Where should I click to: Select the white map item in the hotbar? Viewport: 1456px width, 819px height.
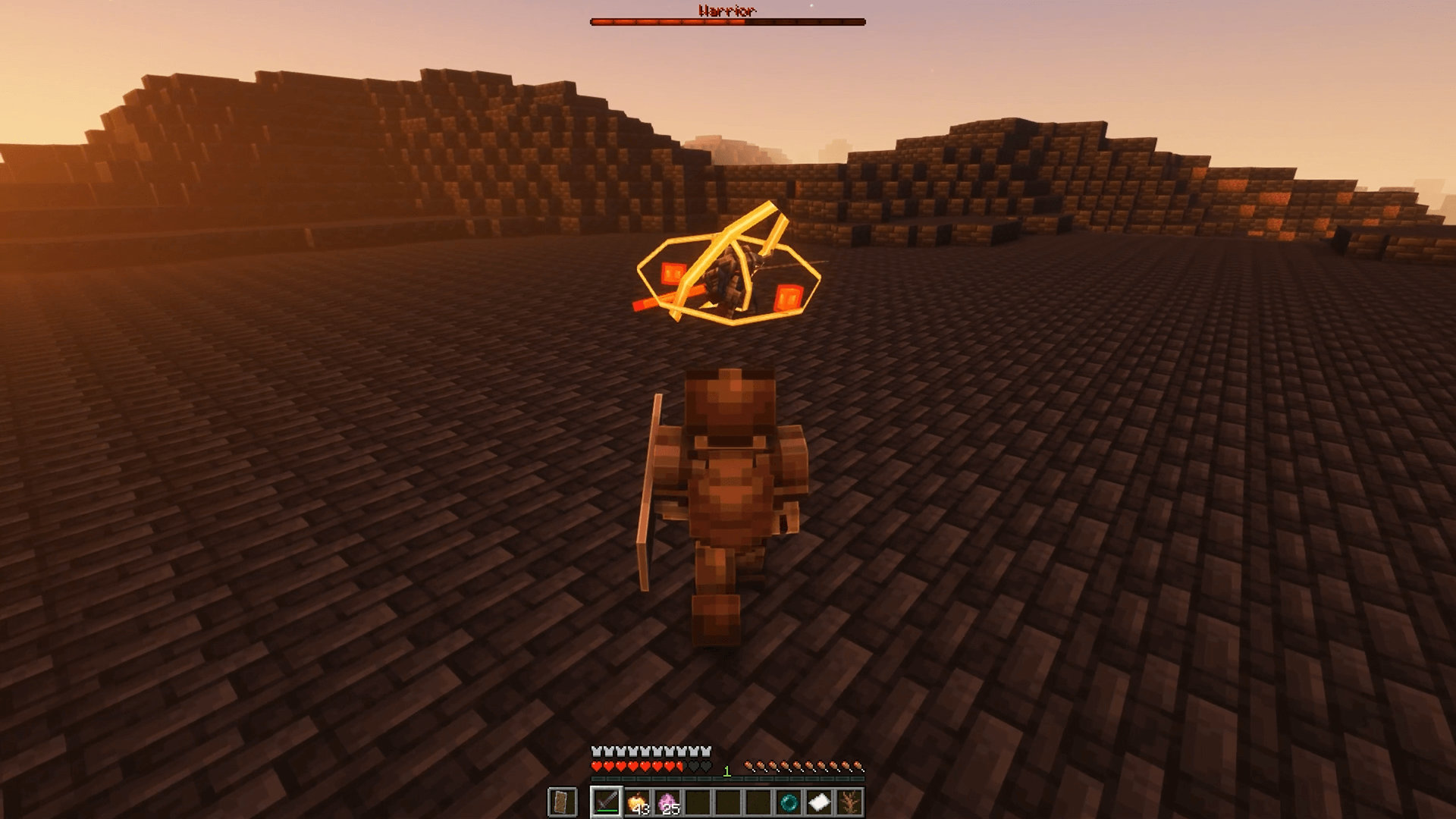(819, 802)
